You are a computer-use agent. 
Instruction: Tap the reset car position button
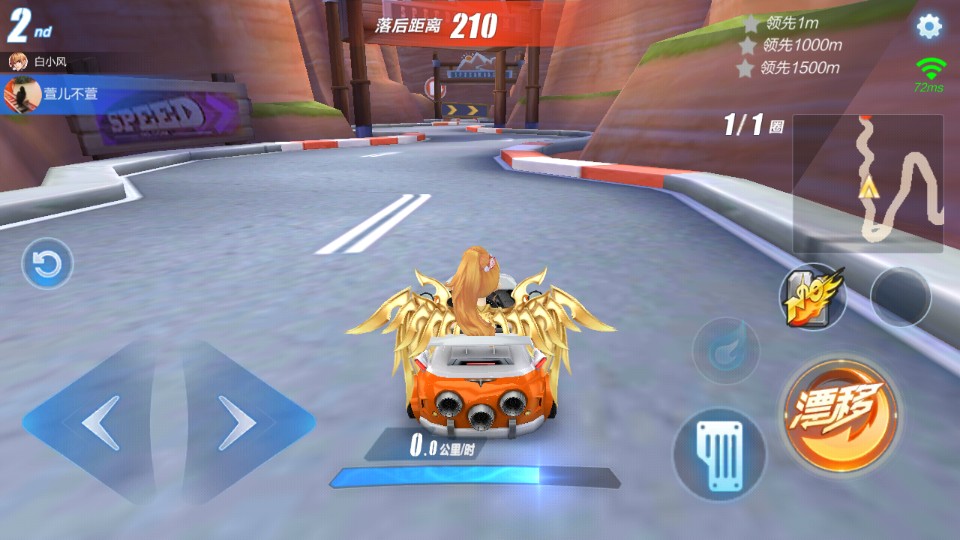[47, 264]
